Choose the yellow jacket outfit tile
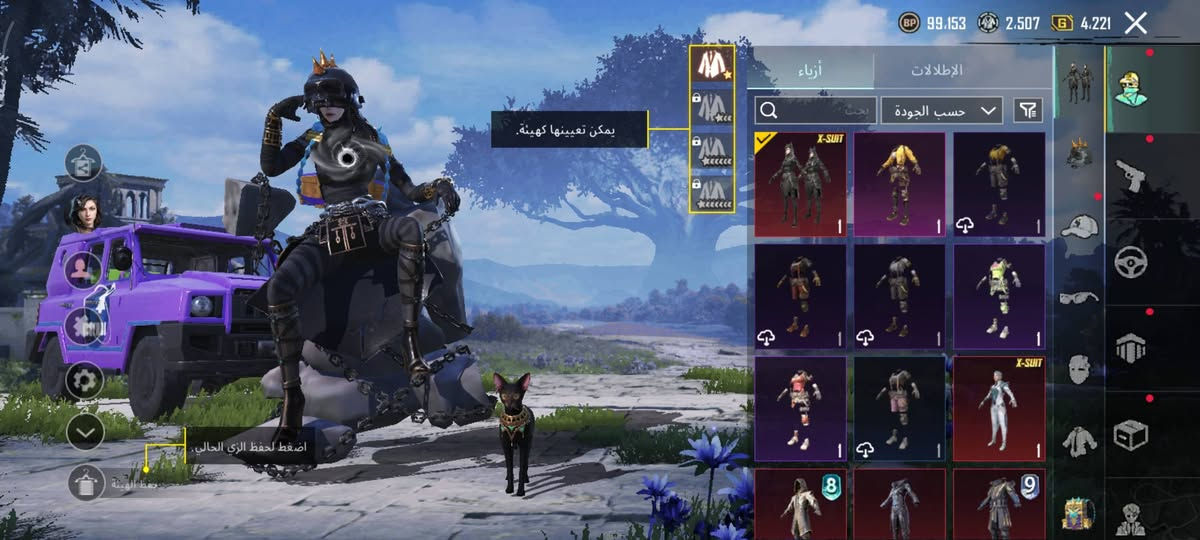This screenshot has height=540, width=1200. pyautogui.click(x=899, y=184)
